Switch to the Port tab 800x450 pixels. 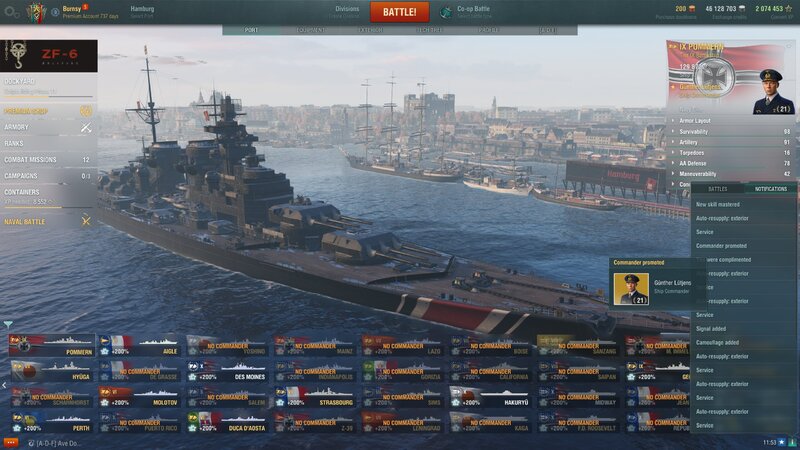[251, 30]
